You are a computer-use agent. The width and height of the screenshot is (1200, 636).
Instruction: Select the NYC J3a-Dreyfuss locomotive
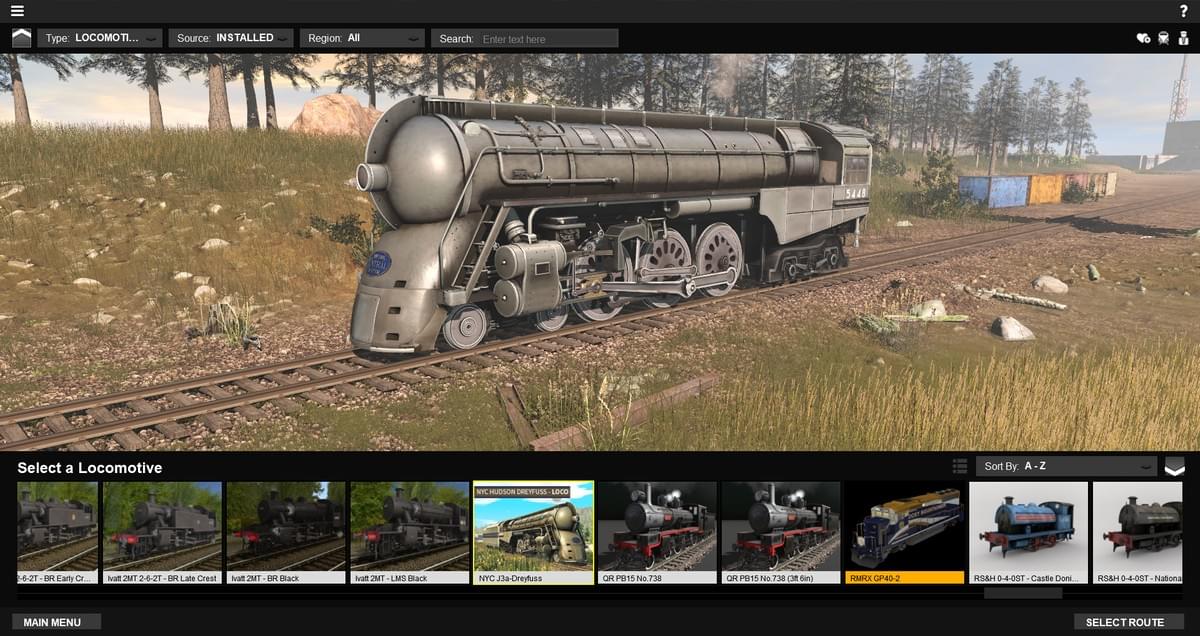[533, 532]
